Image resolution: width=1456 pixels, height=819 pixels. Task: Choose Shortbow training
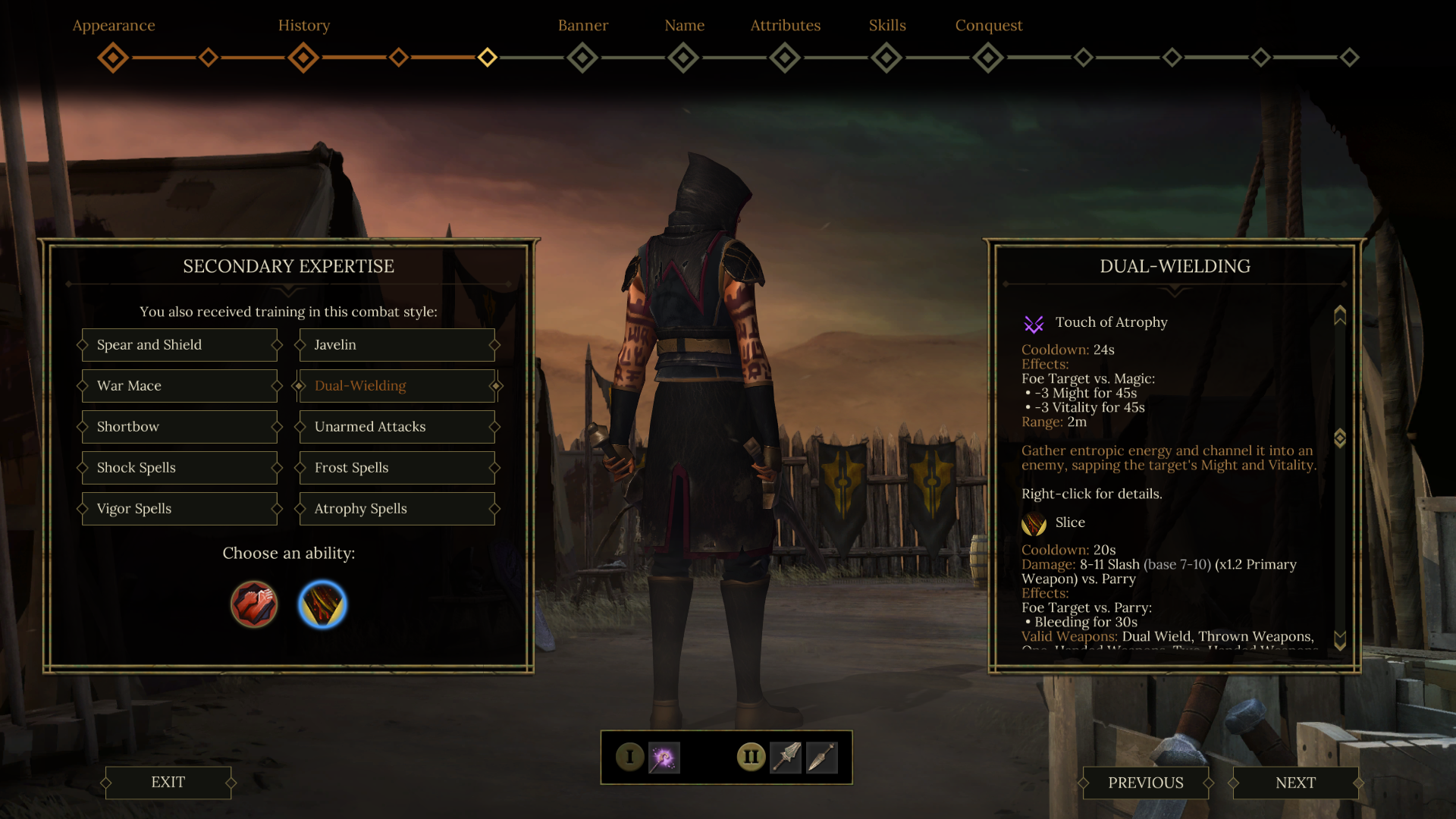click(x=180, y=427)
